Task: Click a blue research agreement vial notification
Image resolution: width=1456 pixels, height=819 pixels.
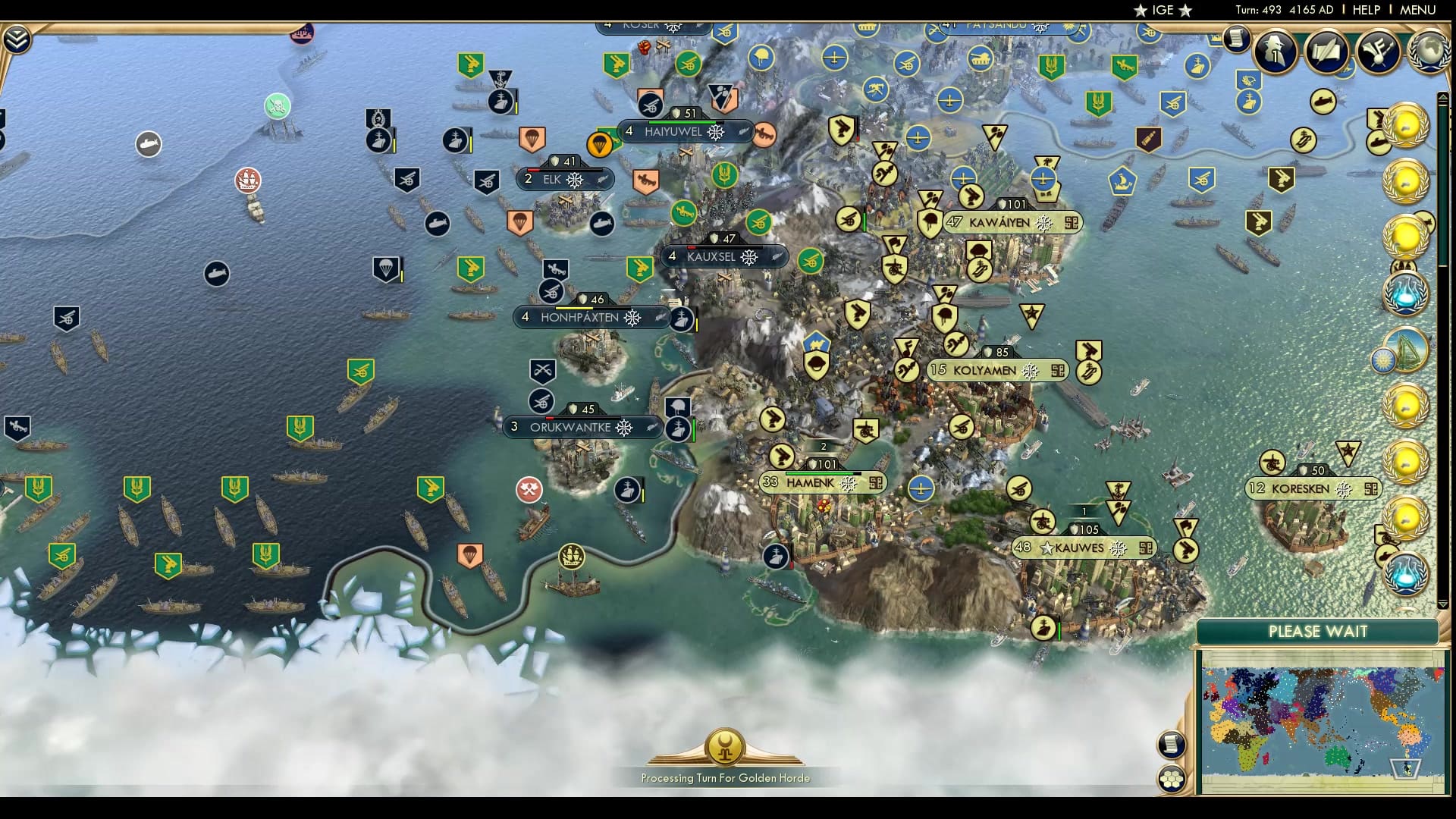Action: click(1405, 296)
